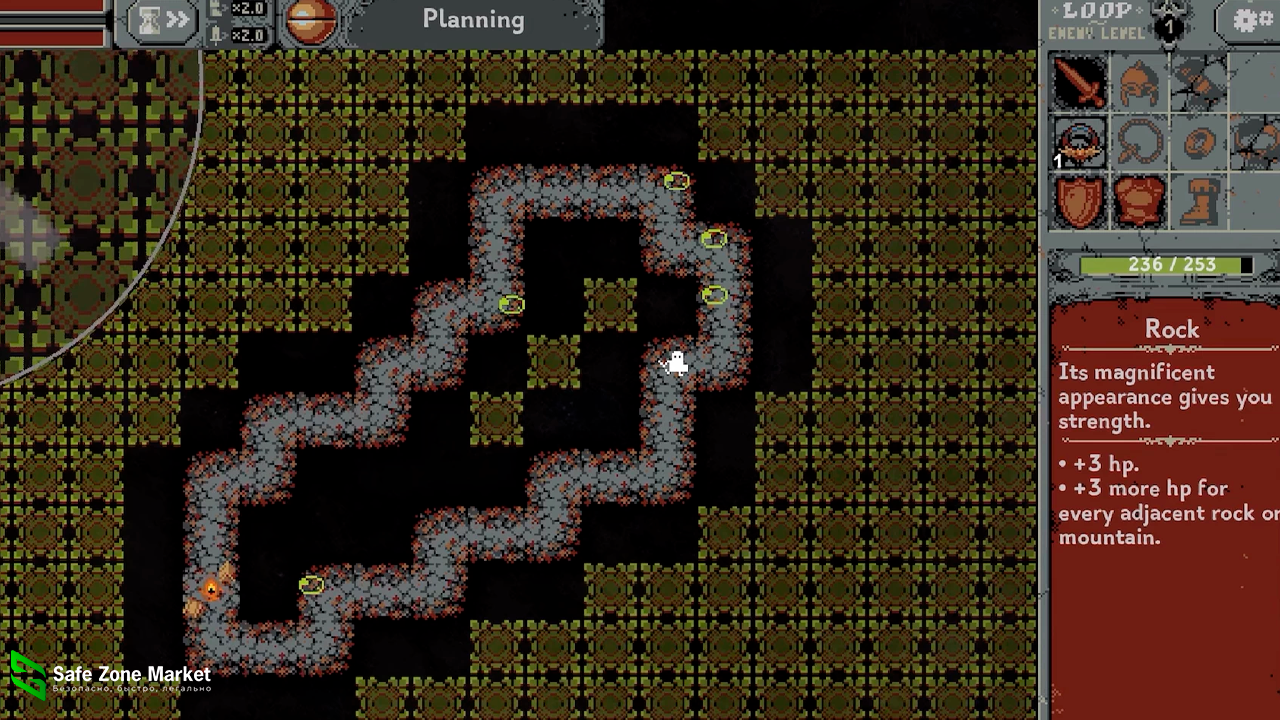This screenshot has width=1280, height=720.
Task: Click the boots equipment slot
Action: tap(1198, 201)
